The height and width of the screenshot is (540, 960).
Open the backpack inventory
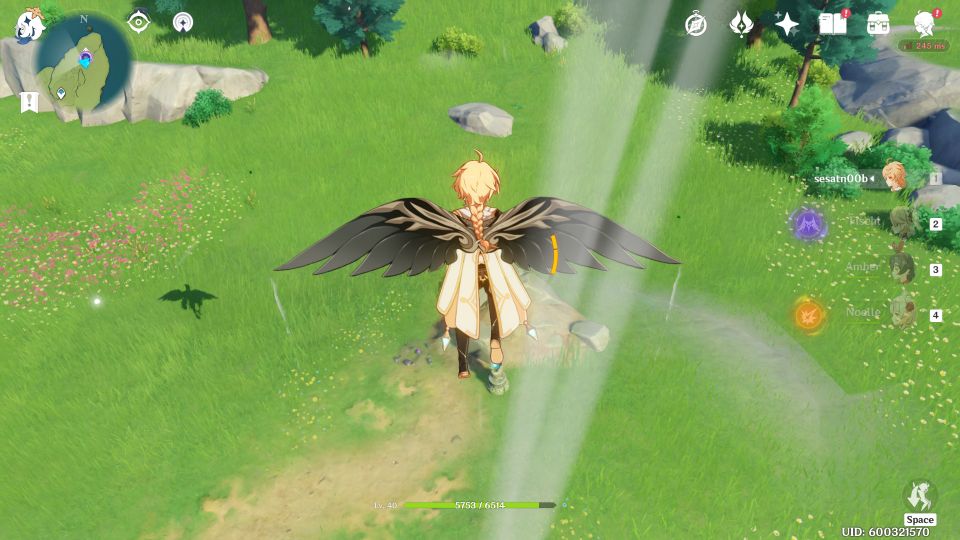(x=878, y=24)
